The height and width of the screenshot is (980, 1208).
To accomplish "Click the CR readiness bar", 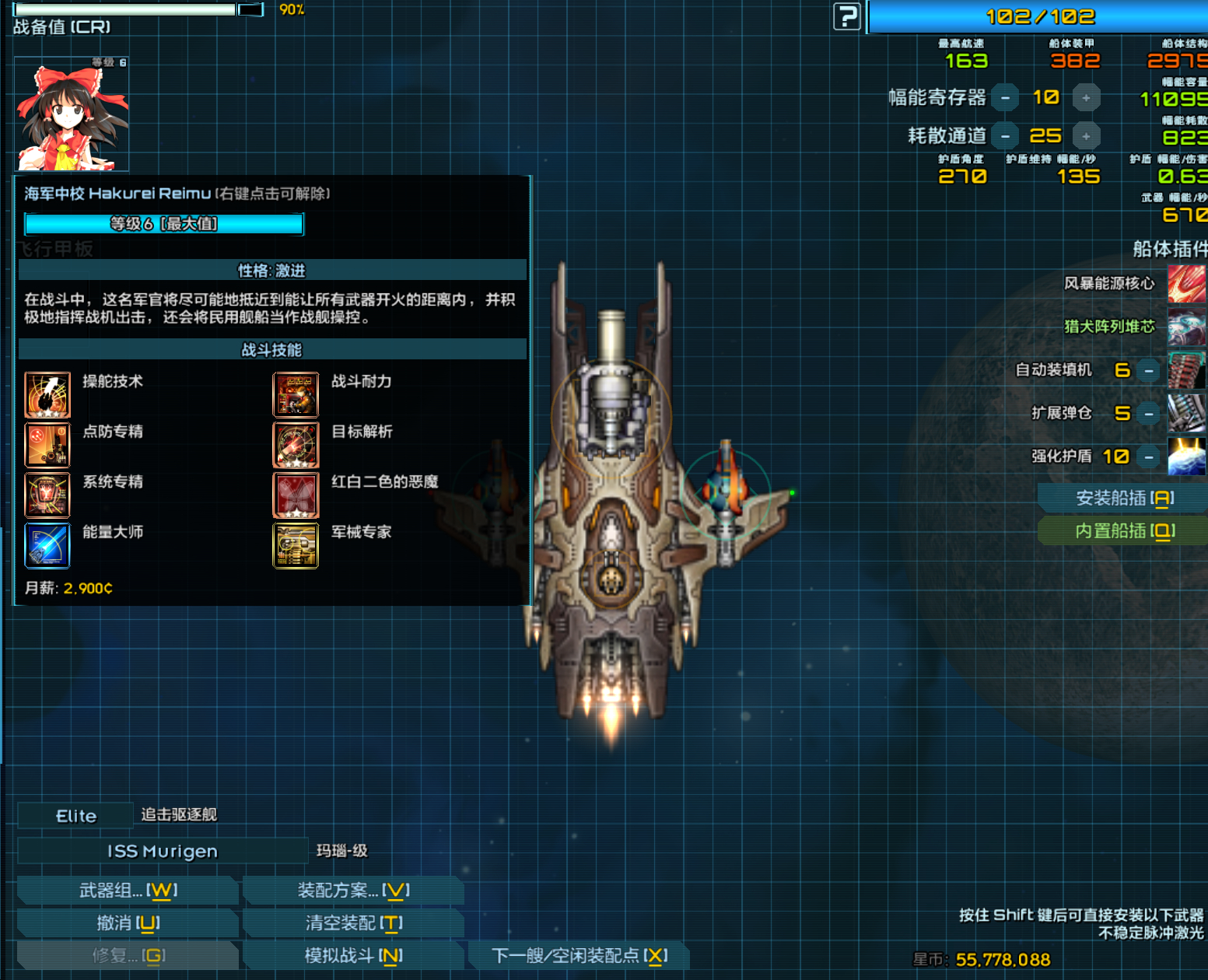I will click(124, 9).
